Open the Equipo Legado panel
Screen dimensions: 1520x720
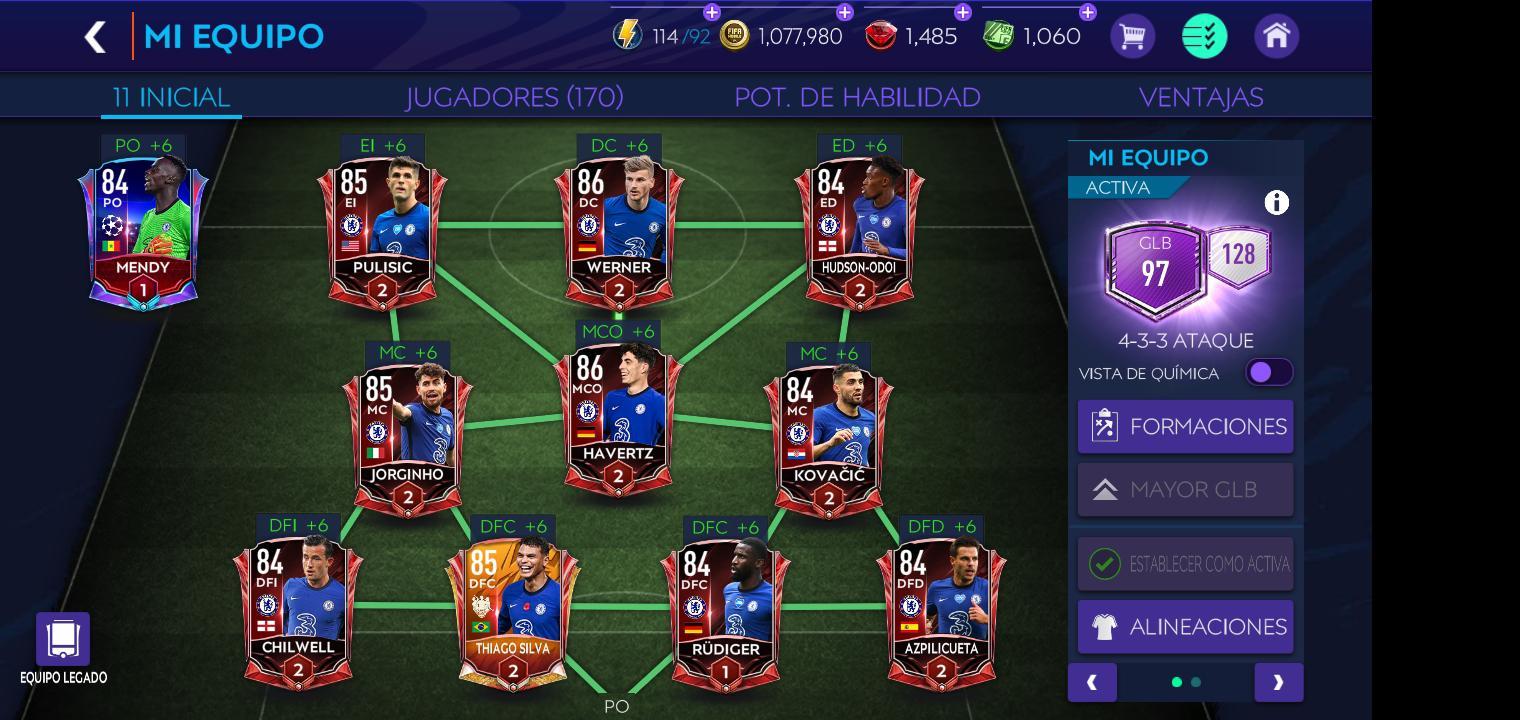[63, 640]
